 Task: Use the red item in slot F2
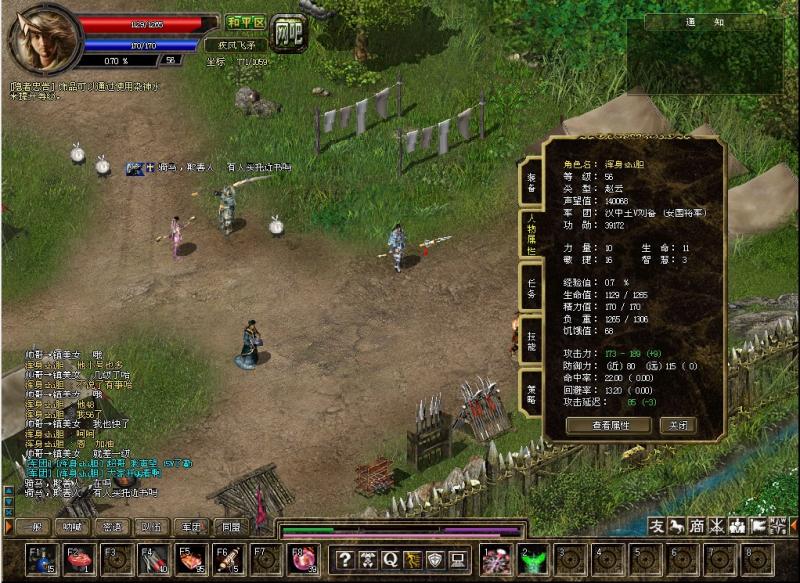tap(78, 559)
